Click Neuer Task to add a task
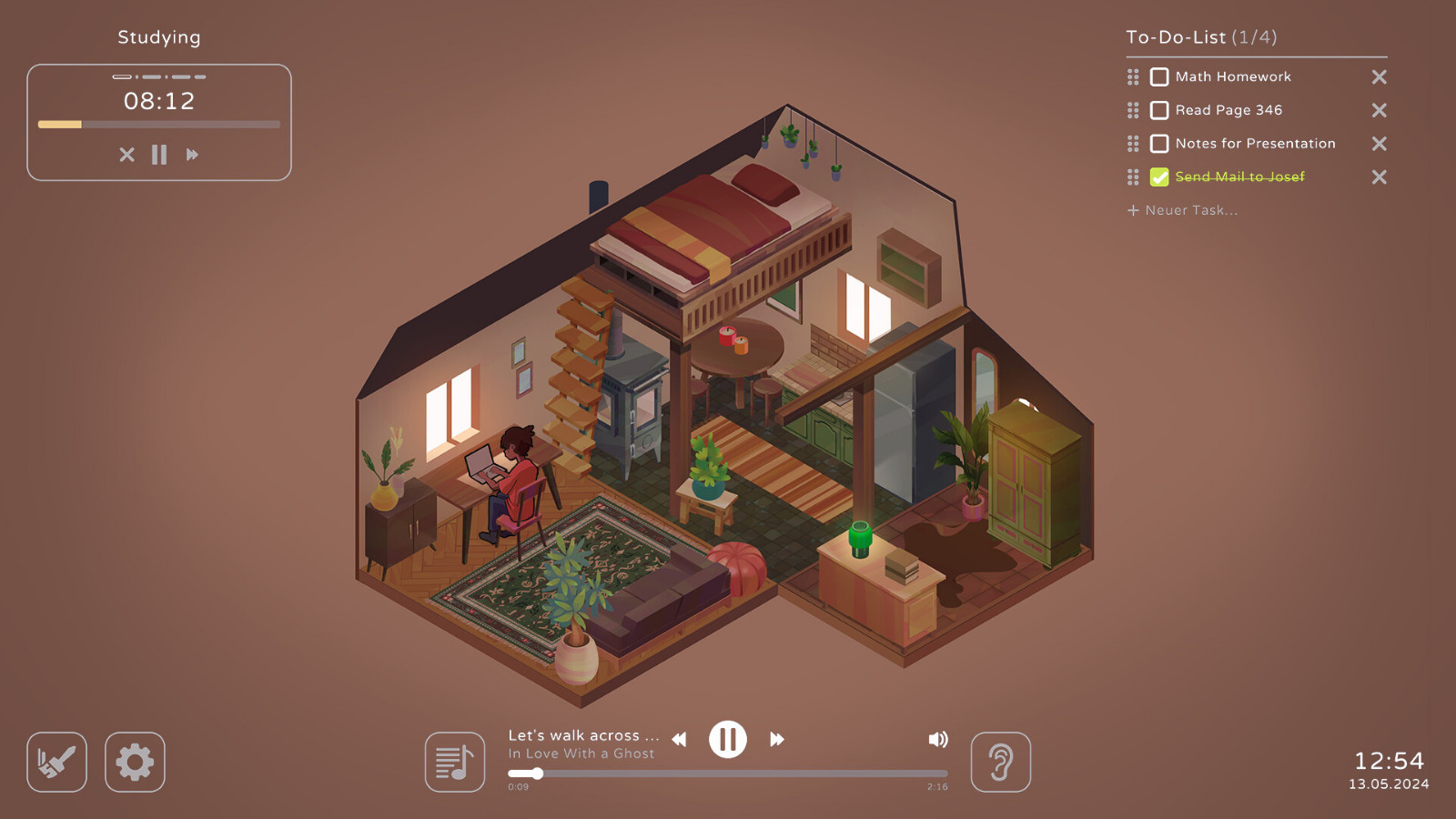1456x819 pixels. tap(1181, 210)
